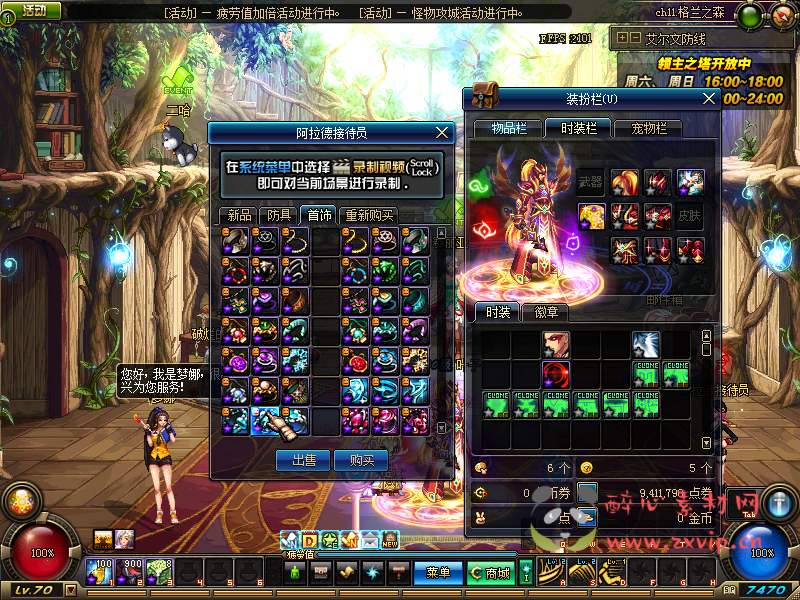
Task: Pick the red swirl aura avatar item
Action: pos(556,375)
